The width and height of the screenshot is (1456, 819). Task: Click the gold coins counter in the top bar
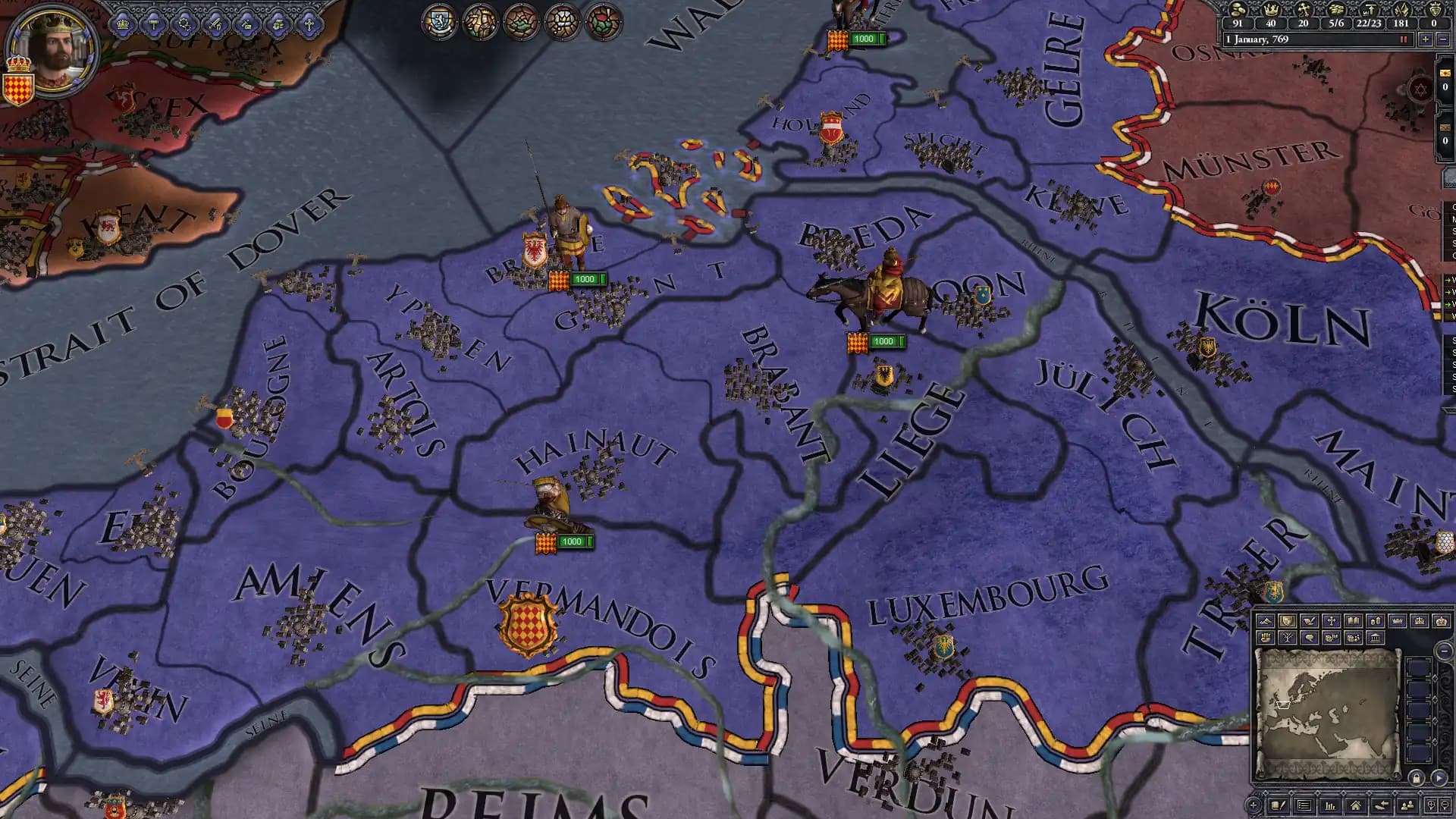point(1238,24)
